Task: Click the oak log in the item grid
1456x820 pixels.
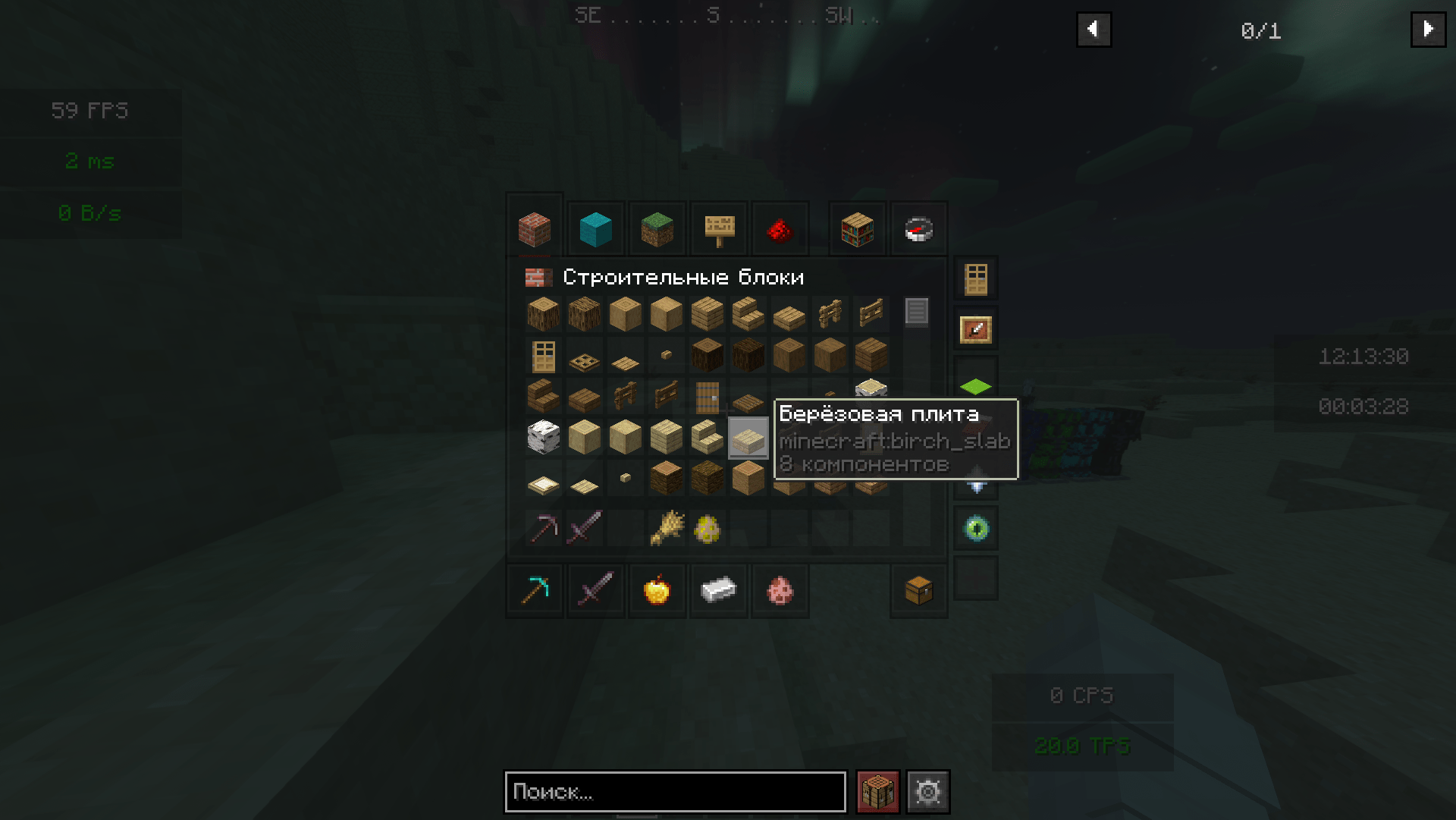Action: [x=543, y=313]
